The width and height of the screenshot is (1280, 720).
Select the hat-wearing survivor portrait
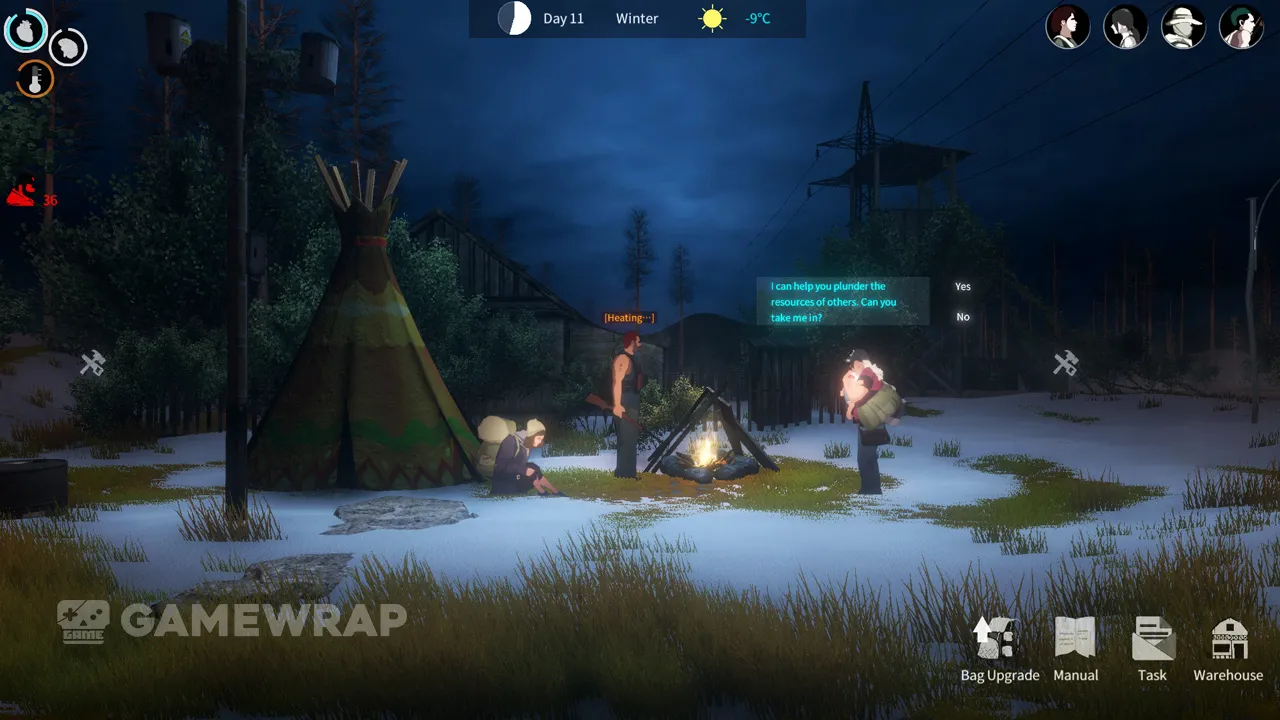[x=1183, y=27]
